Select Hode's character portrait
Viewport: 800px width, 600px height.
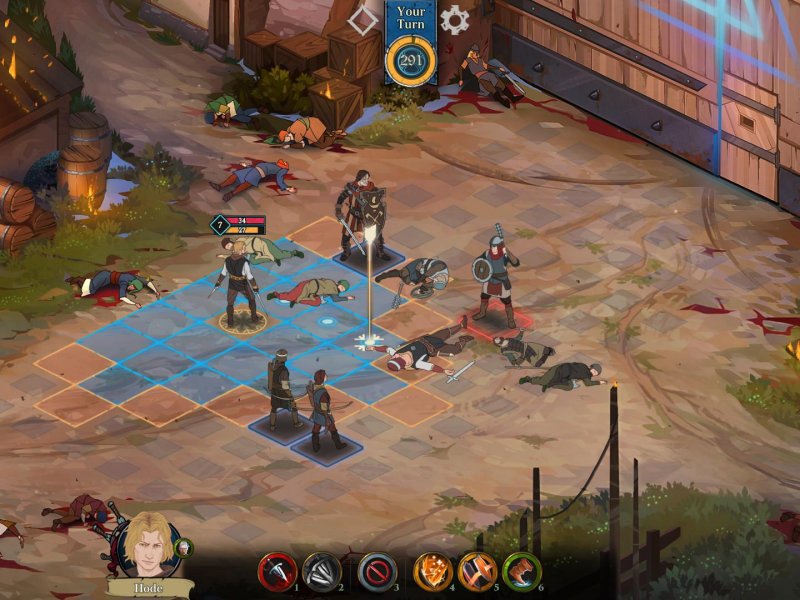(x=148, y=545)
